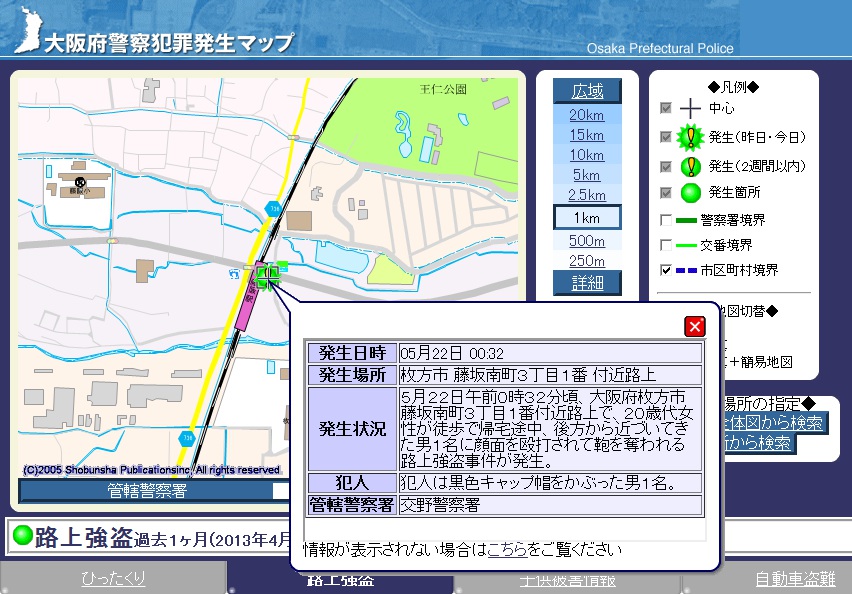The image size is (852, 594).
Task: Enable the 警察署境界 boundary checkbox
Action: point(666,219)
